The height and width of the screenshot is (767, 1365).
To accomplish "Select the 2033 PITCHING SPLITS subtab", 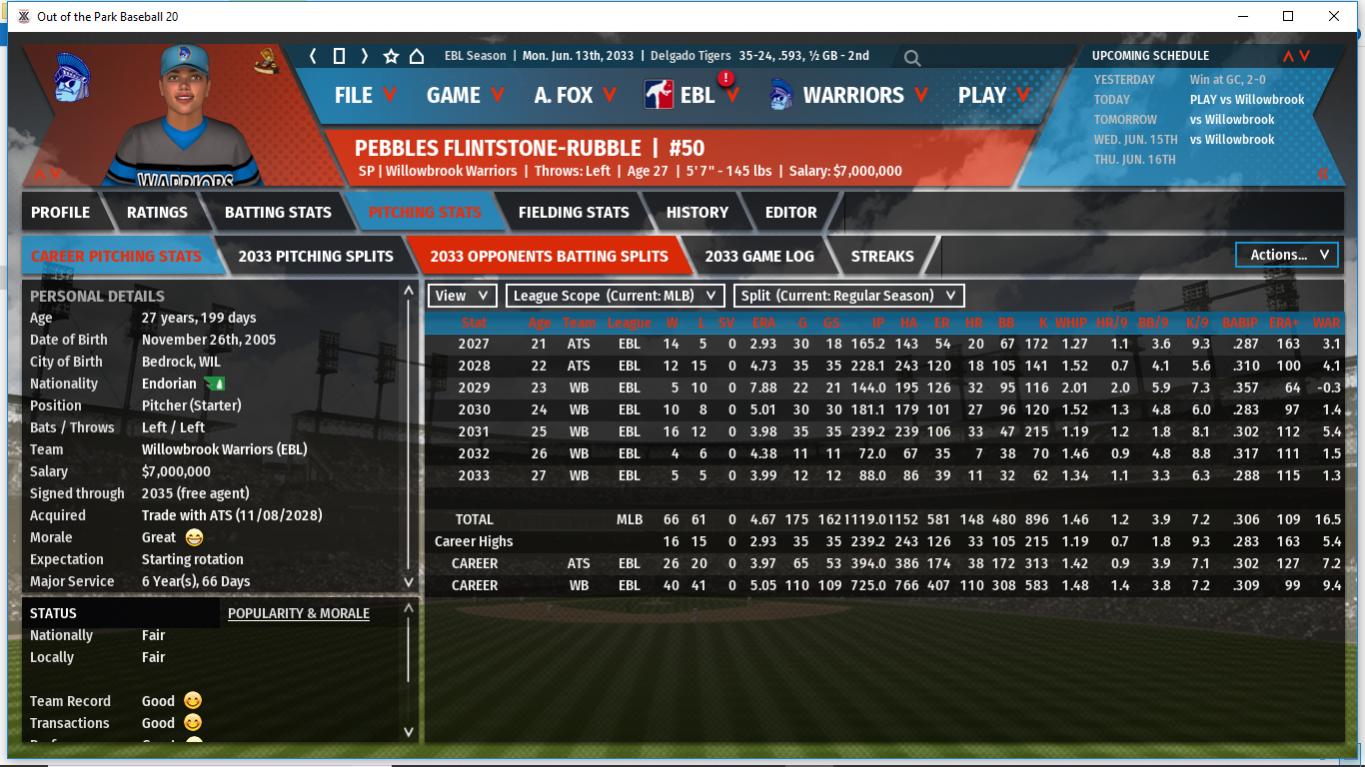I will pyautogui.click(x=316, y=256).
